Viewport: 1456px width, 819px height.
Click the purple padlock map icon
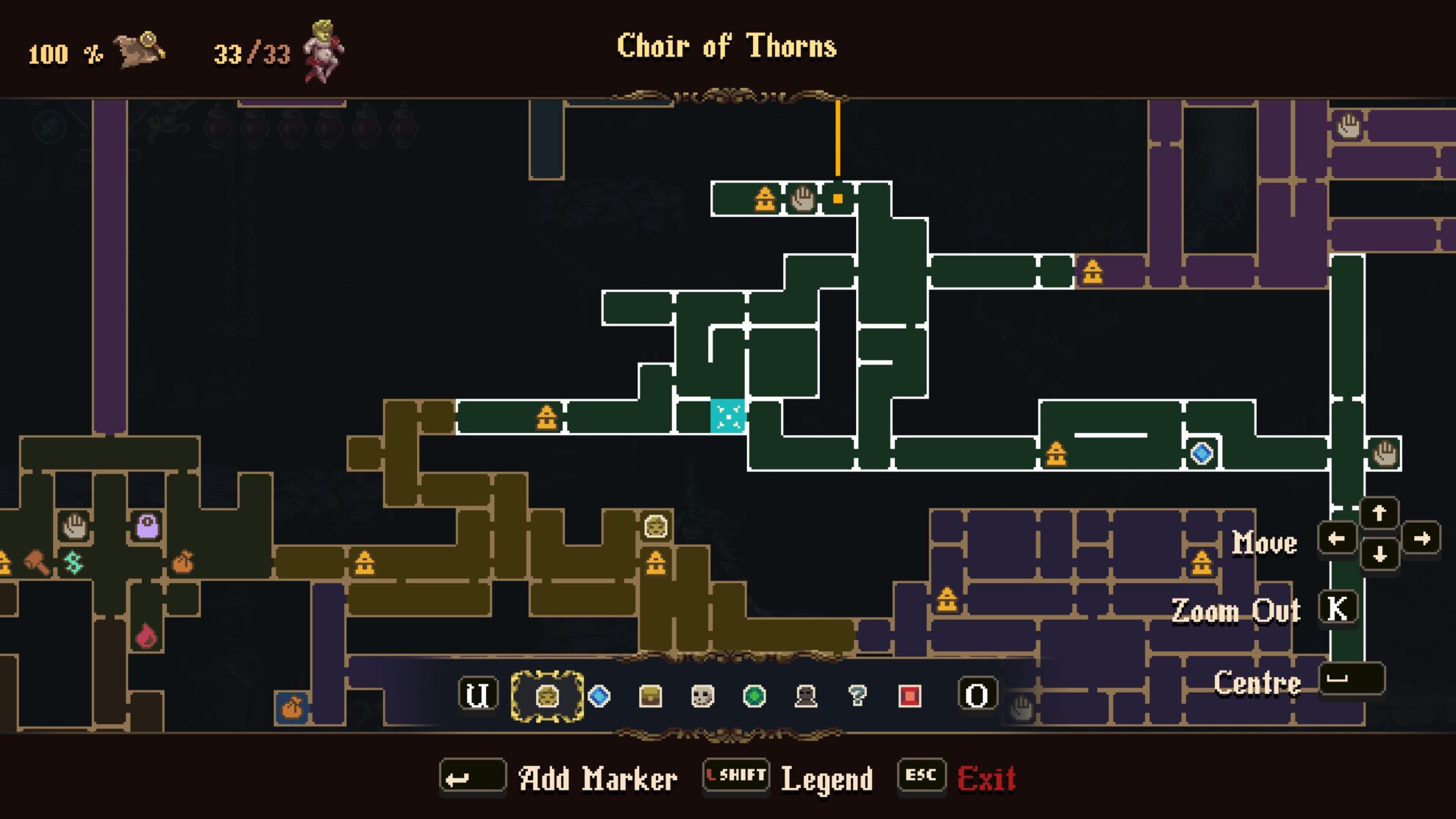(147, 526)
